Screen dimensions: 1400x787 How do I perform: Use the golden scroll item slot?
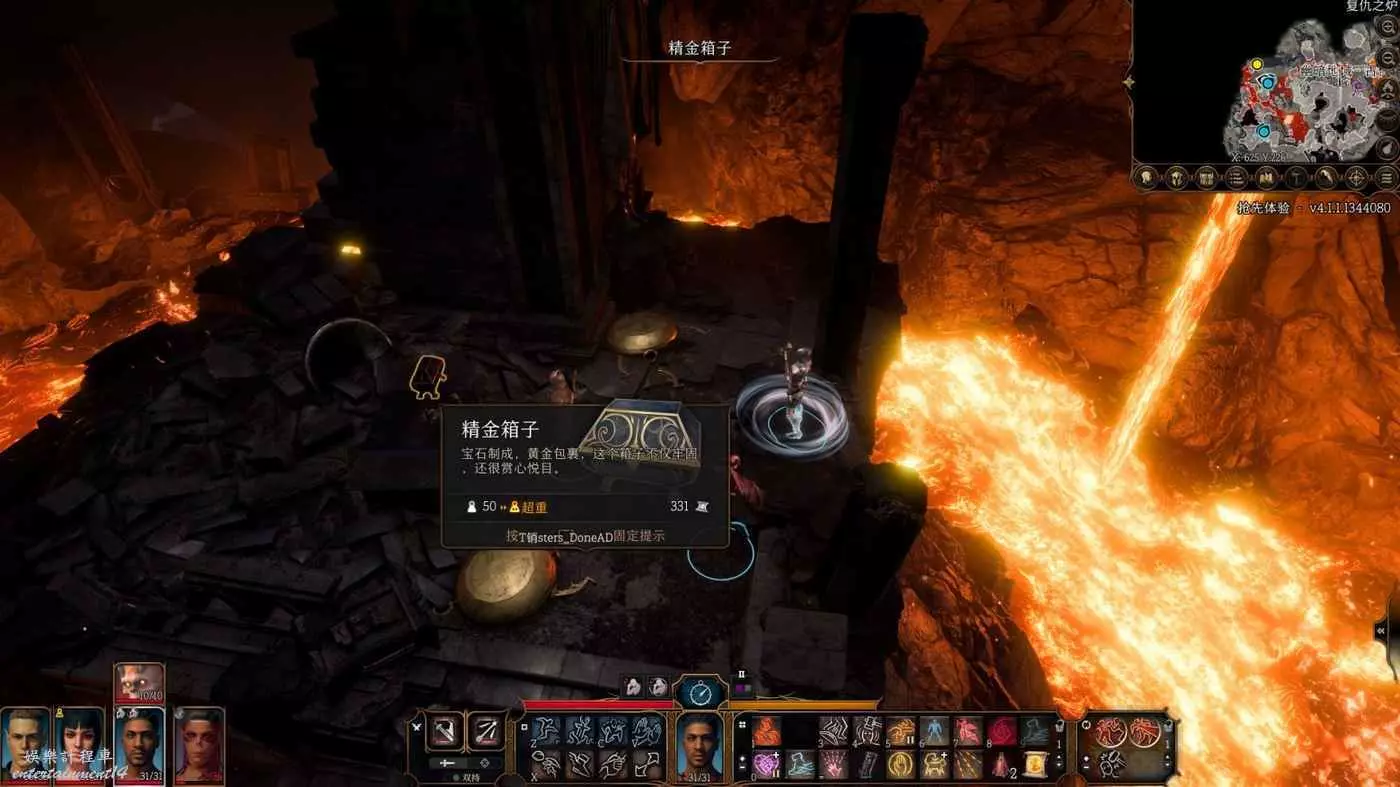coord(1035,765)
